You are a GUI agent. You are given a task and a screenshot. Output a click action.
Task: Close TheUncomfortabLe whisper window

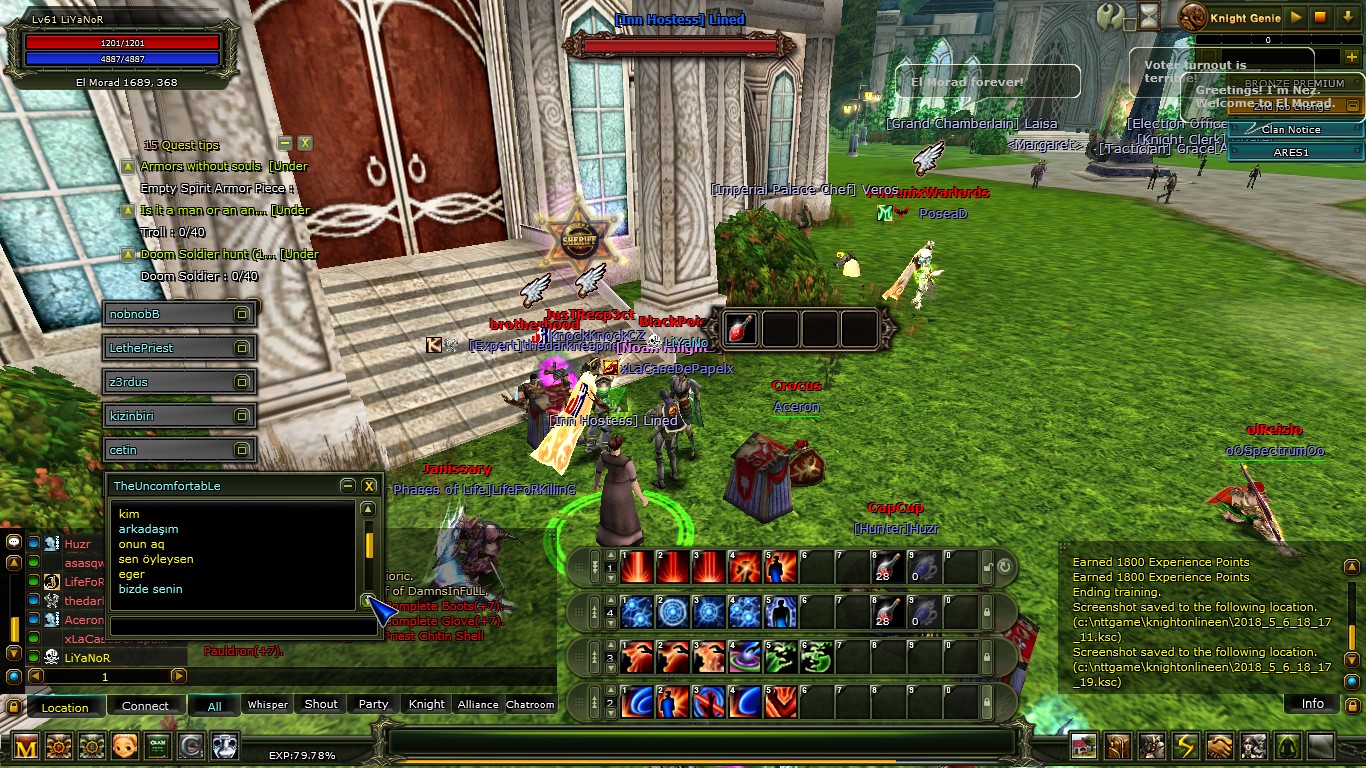coord(369,486)
